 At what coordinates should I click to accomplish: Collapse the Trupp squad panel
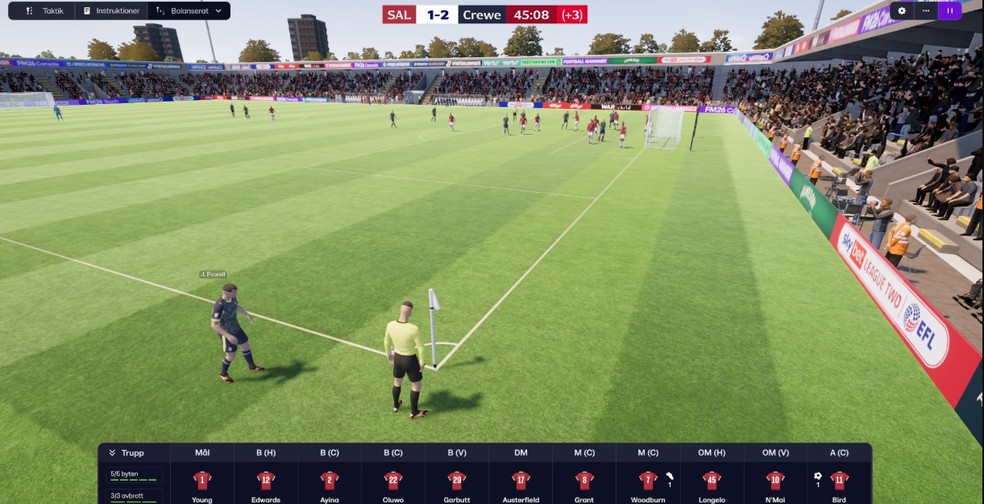point(112,453)
